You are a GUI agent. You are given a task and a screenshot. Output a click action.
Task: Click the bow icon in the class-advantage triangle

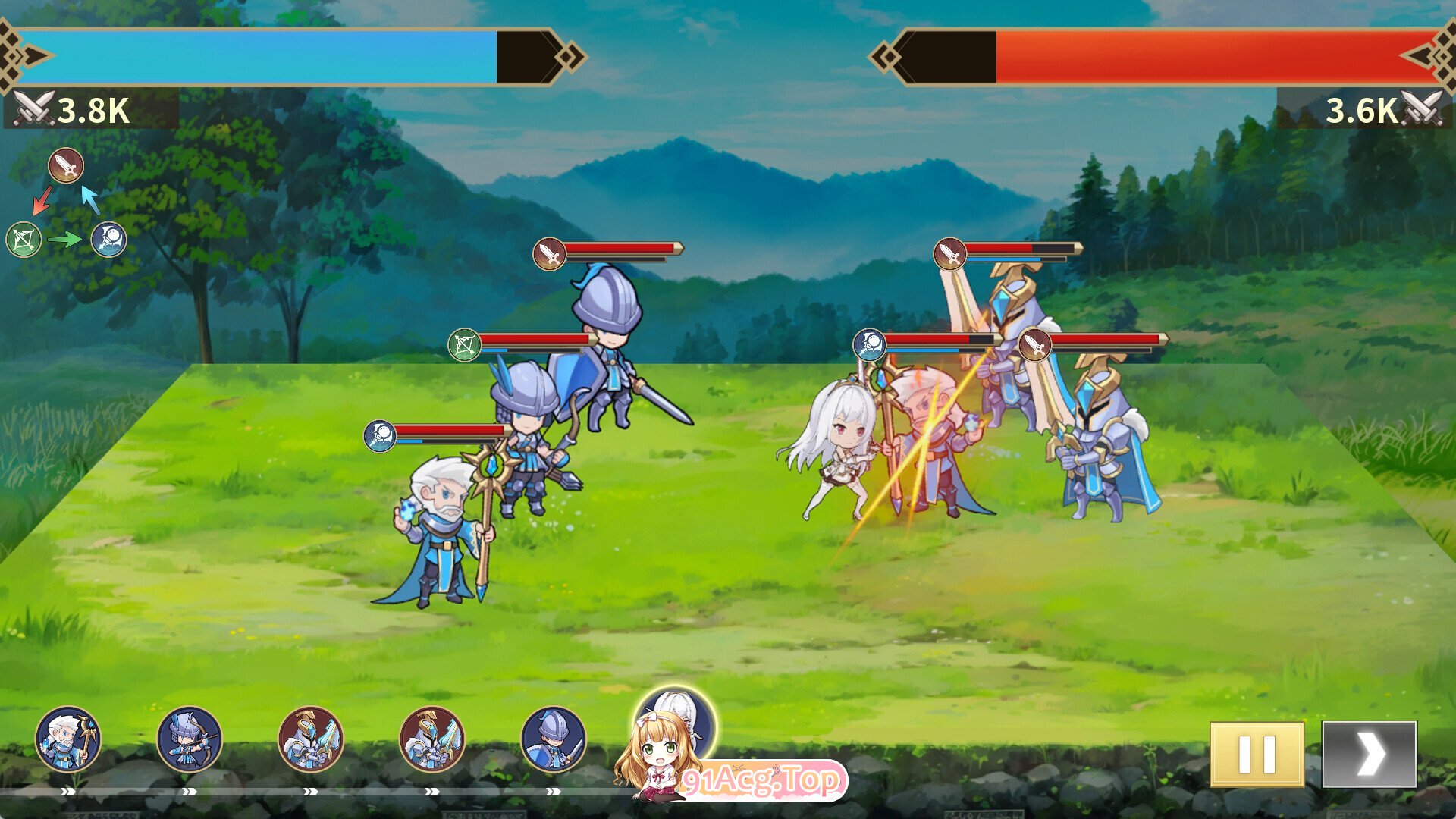24,240
